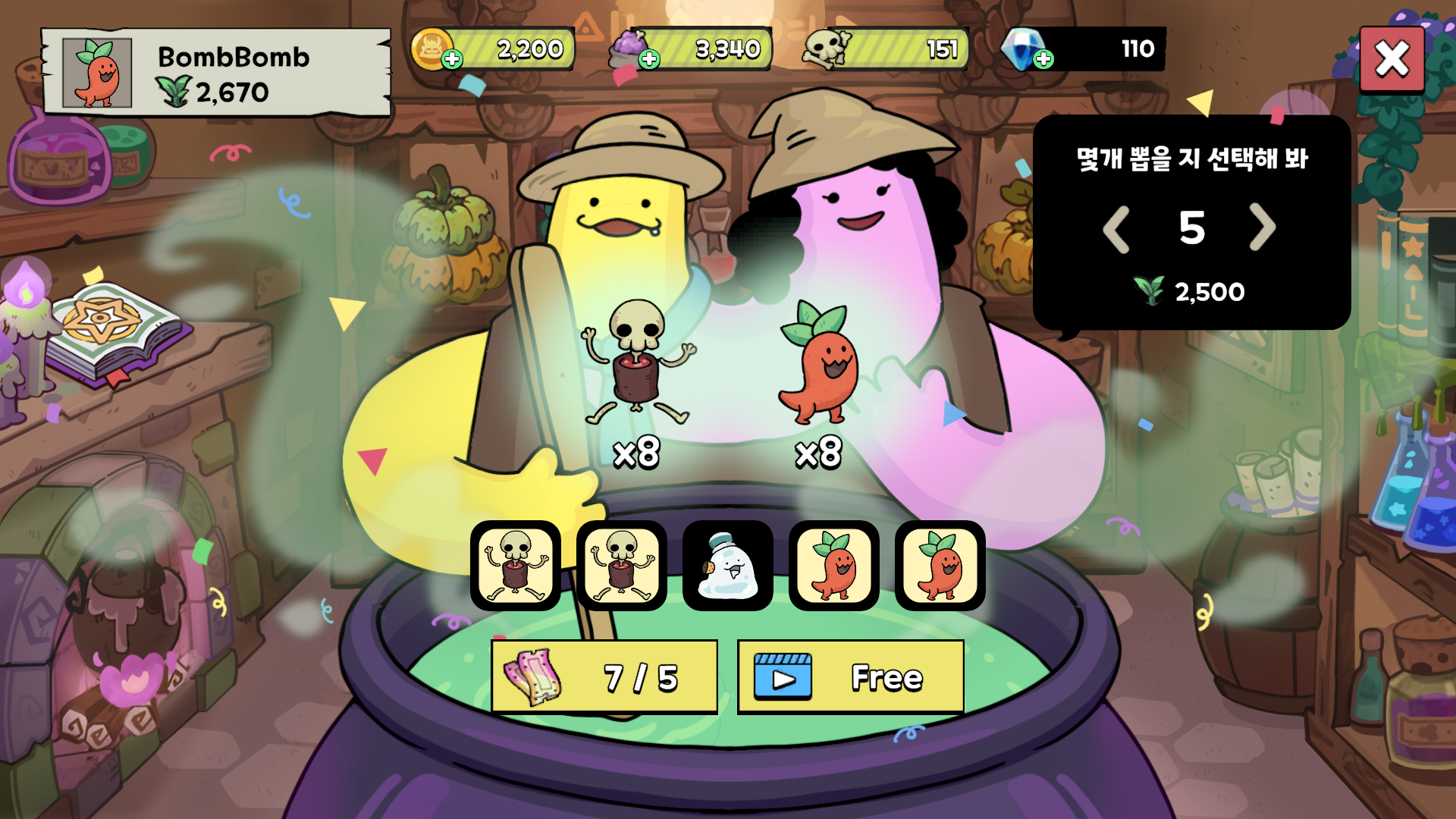The width and height of the screenshot is (1456, 819).
Task: Increase the draw count with the right arrow
Action: 1263,227
